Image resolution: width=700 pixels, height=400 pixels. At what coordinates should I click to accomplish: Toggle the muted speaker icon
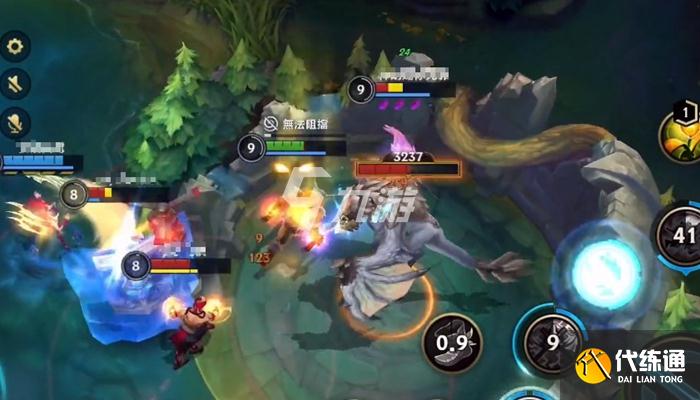coord(16,84)
